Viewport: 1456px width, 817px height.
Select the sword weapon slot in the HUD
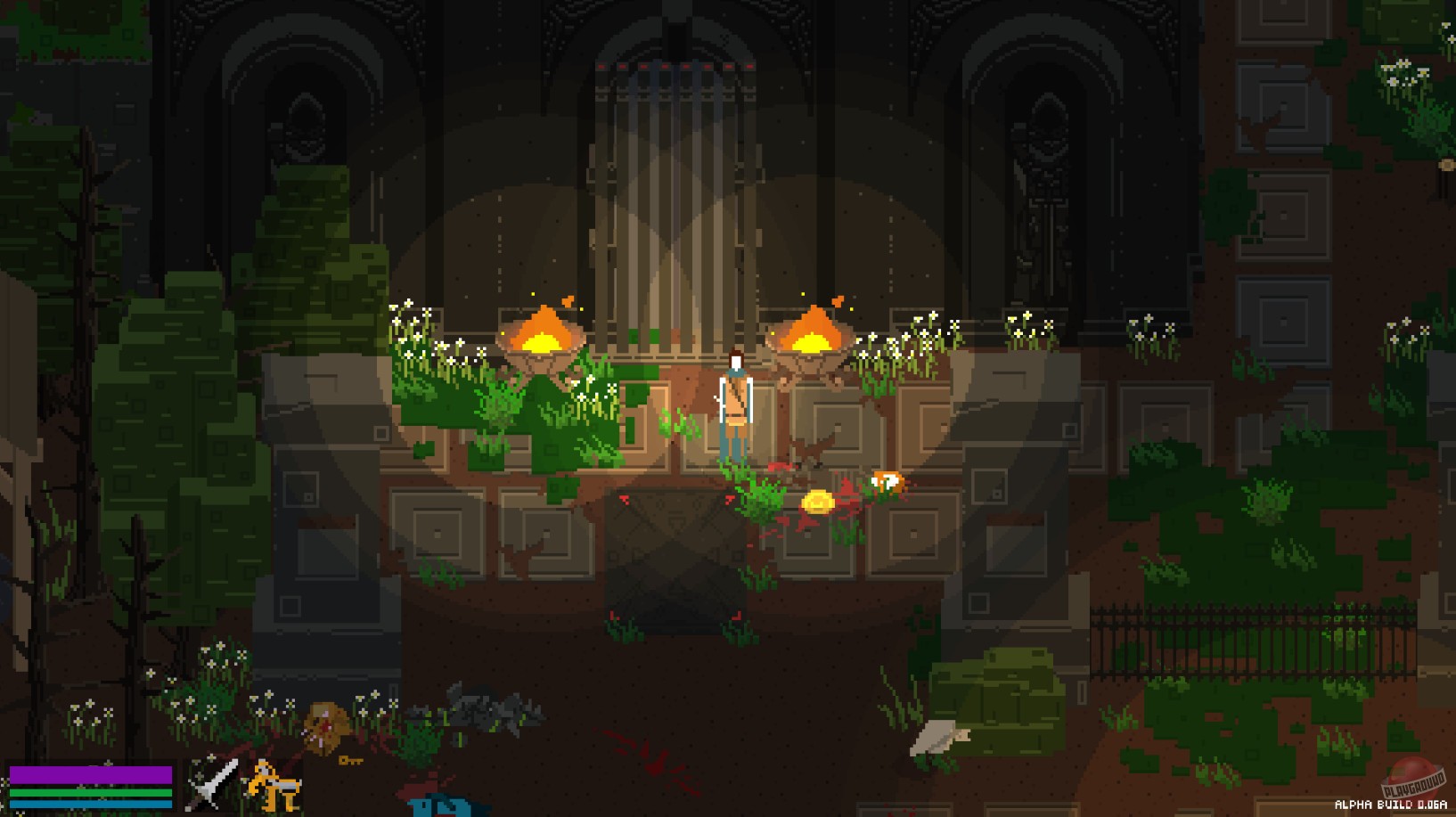coord(211,782)
